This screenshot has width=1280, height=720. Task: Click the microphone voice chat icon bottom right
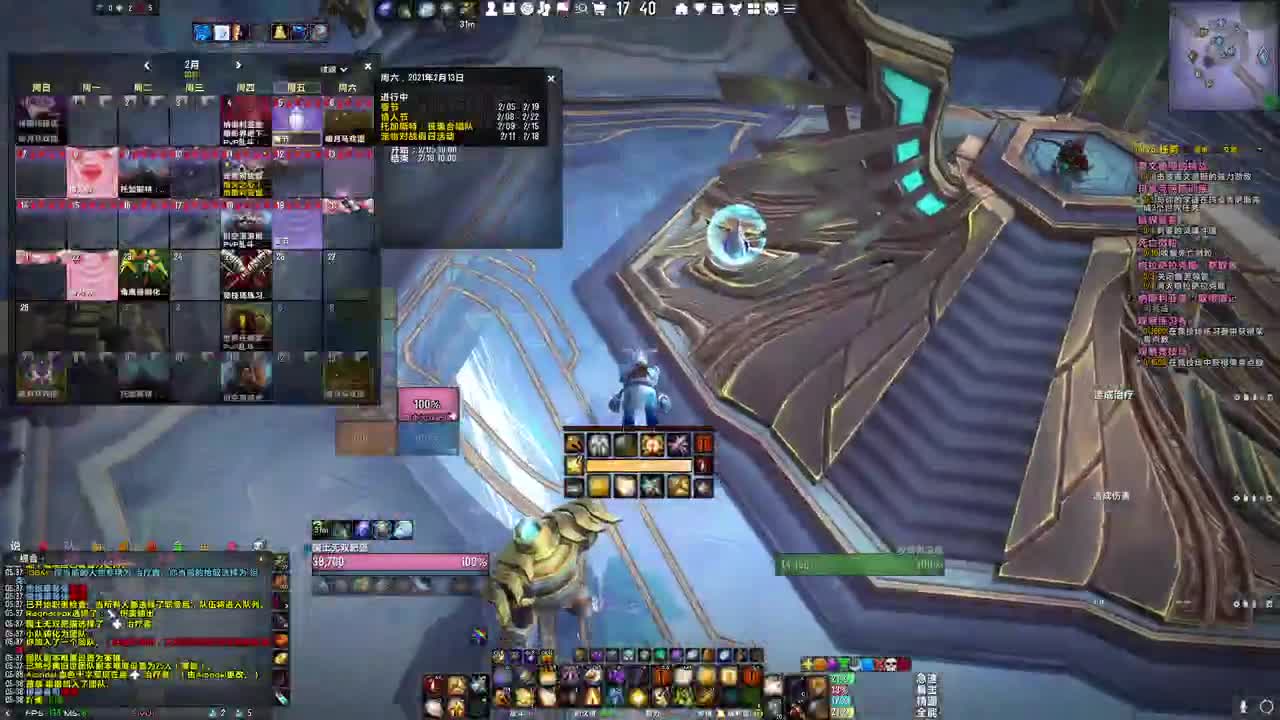1244,705
